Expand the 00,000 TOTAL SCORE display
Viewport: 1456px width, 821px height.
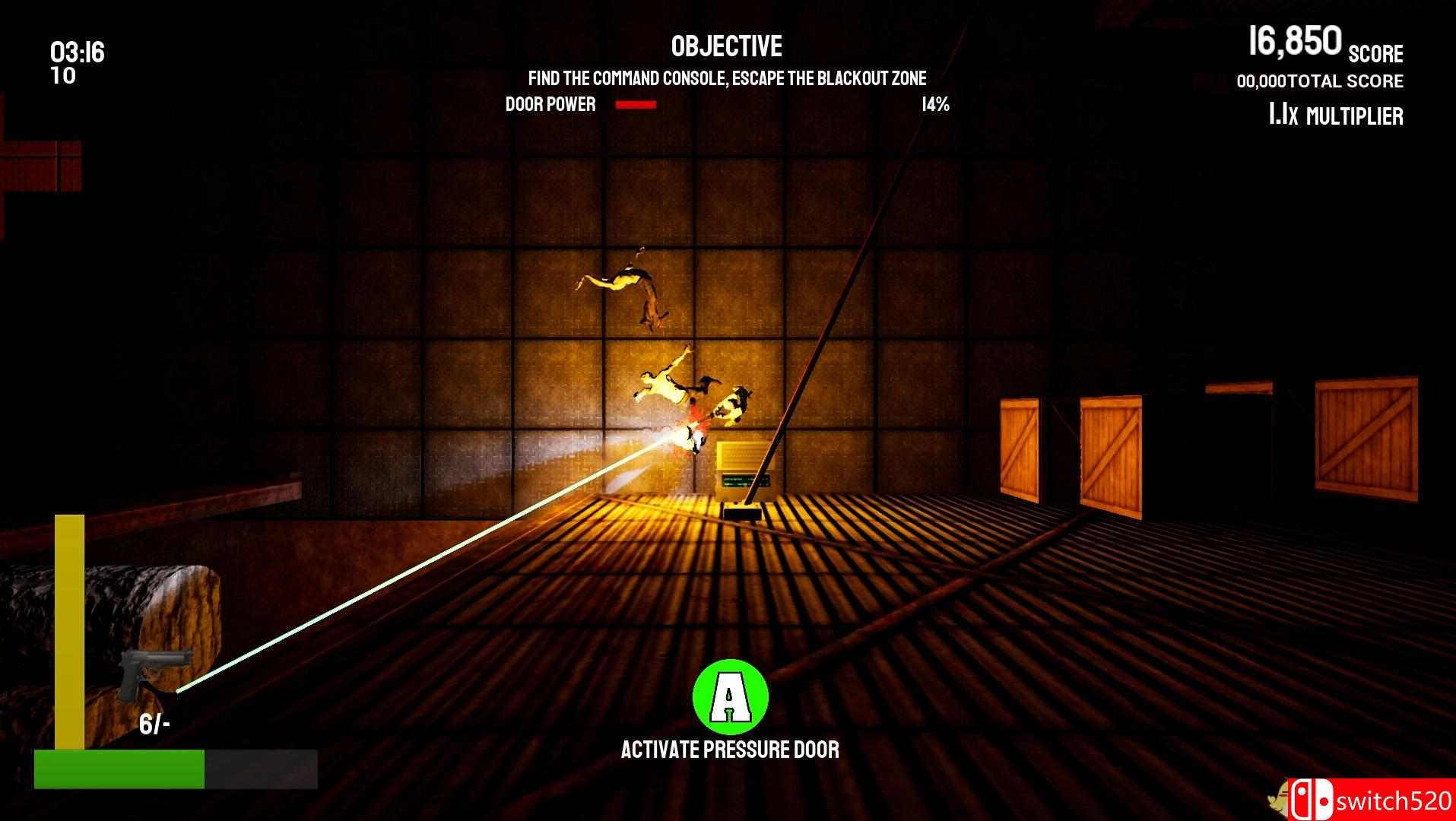click(x=1319, y=81)
